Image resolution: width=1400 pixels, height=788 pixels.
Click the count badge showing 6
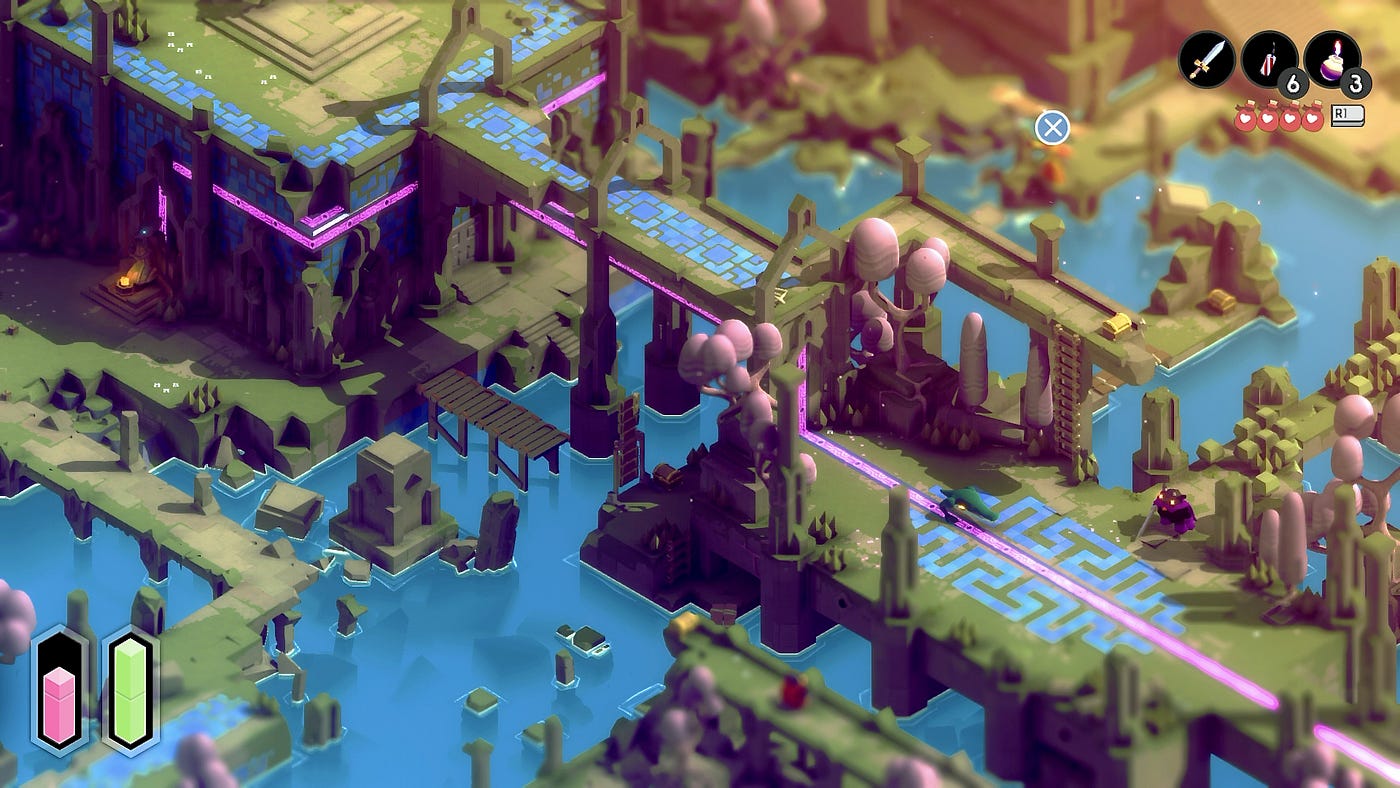click(1293, 82)
